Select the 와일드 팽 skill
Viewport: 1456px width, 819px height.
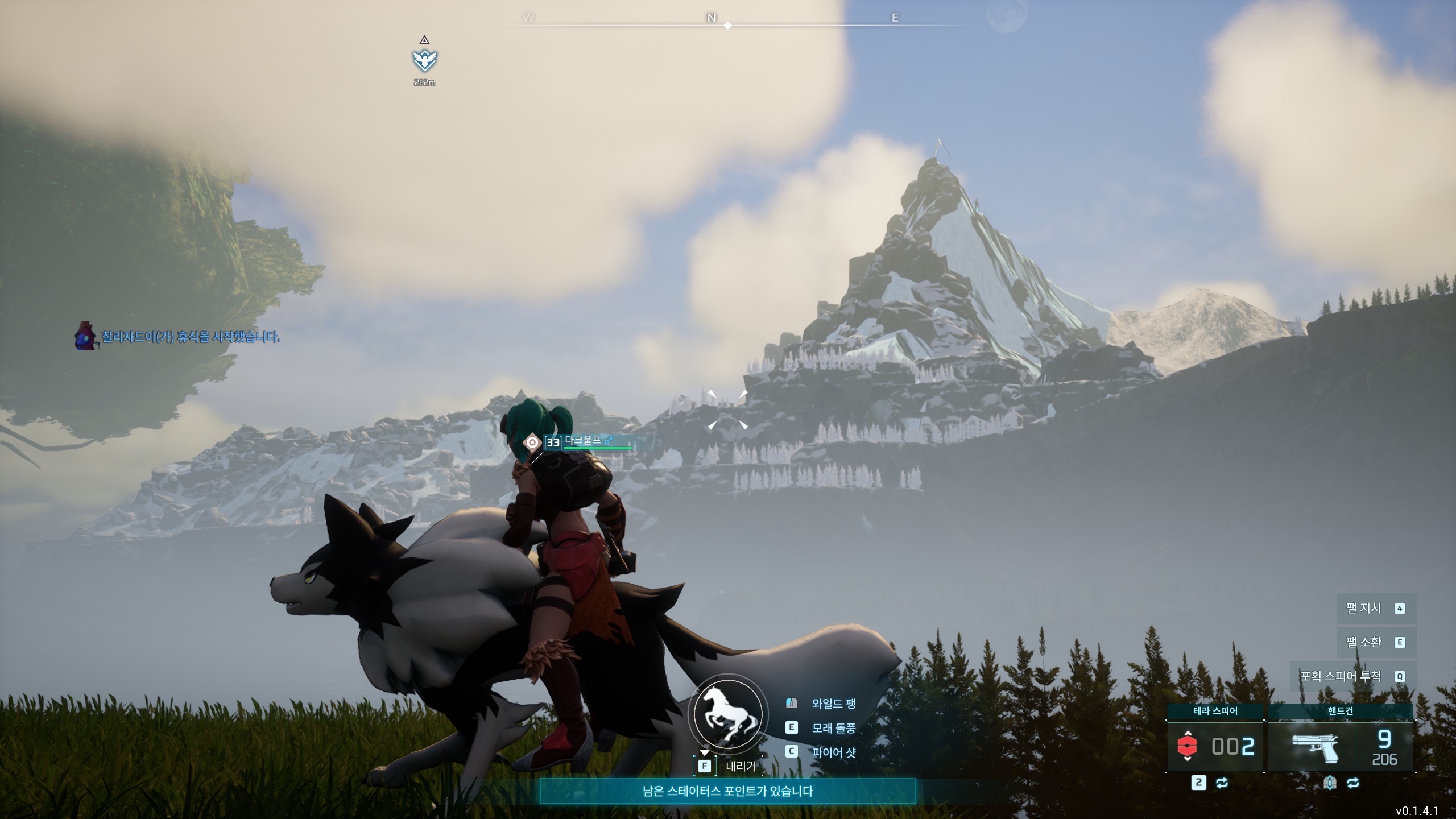(x=833, y=704)
